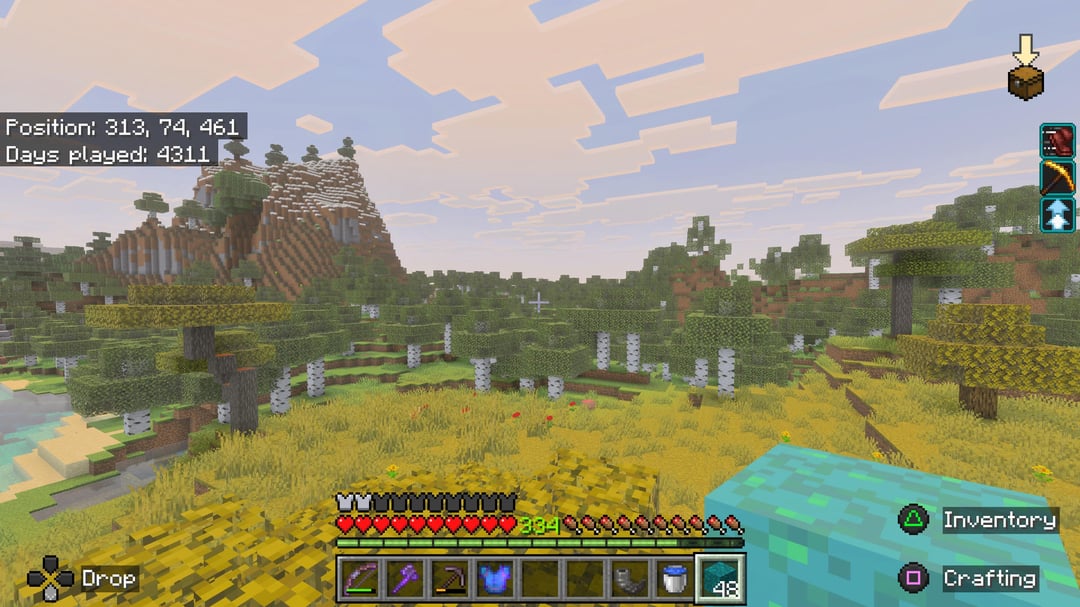The image size is (1080, 607).
Task: Select the cyan block stack of 48
Action: coord(720,579)
